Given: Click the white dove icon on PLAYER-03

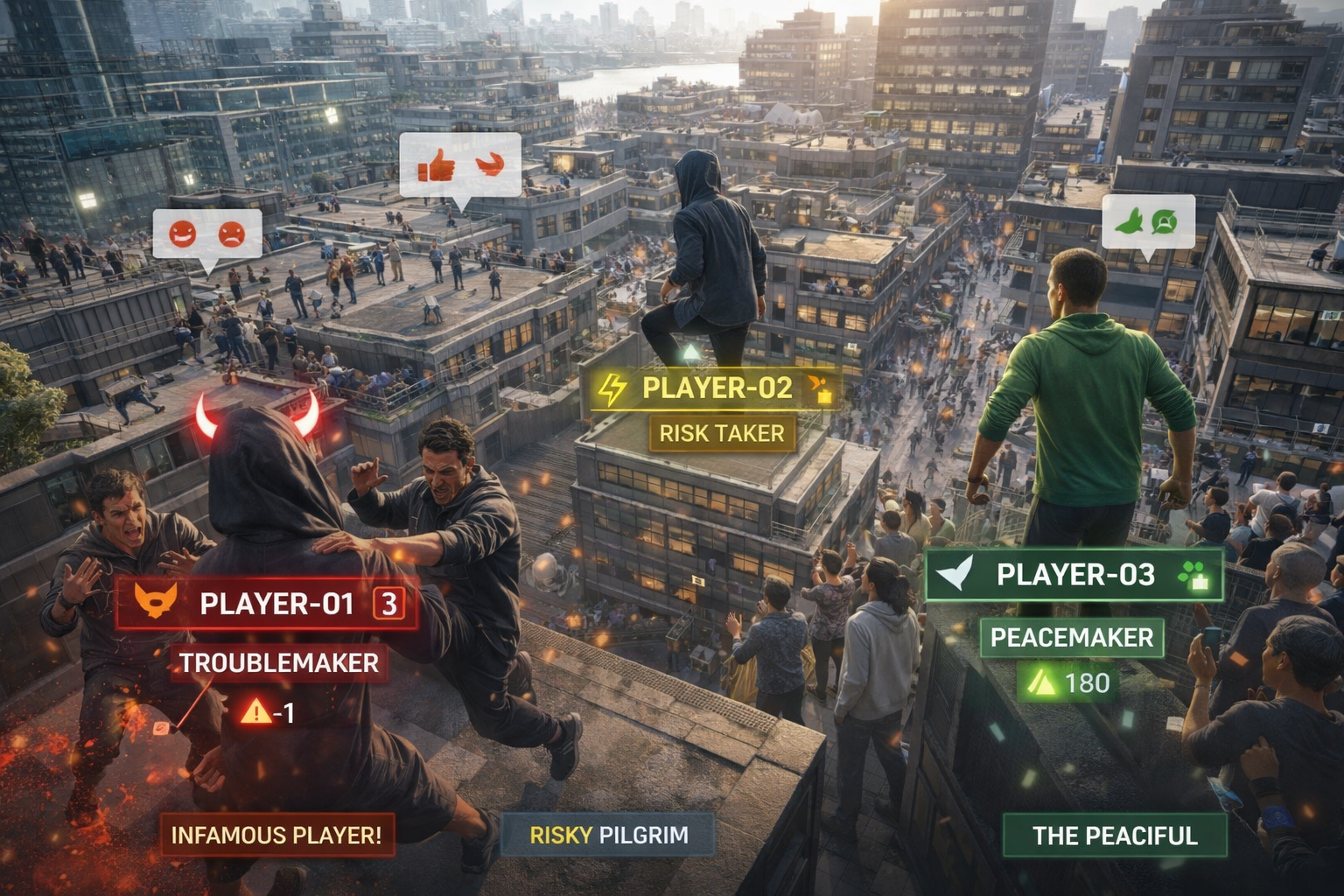Looking at the screenshot, I should pyautogui.click(x=955, y=574).
